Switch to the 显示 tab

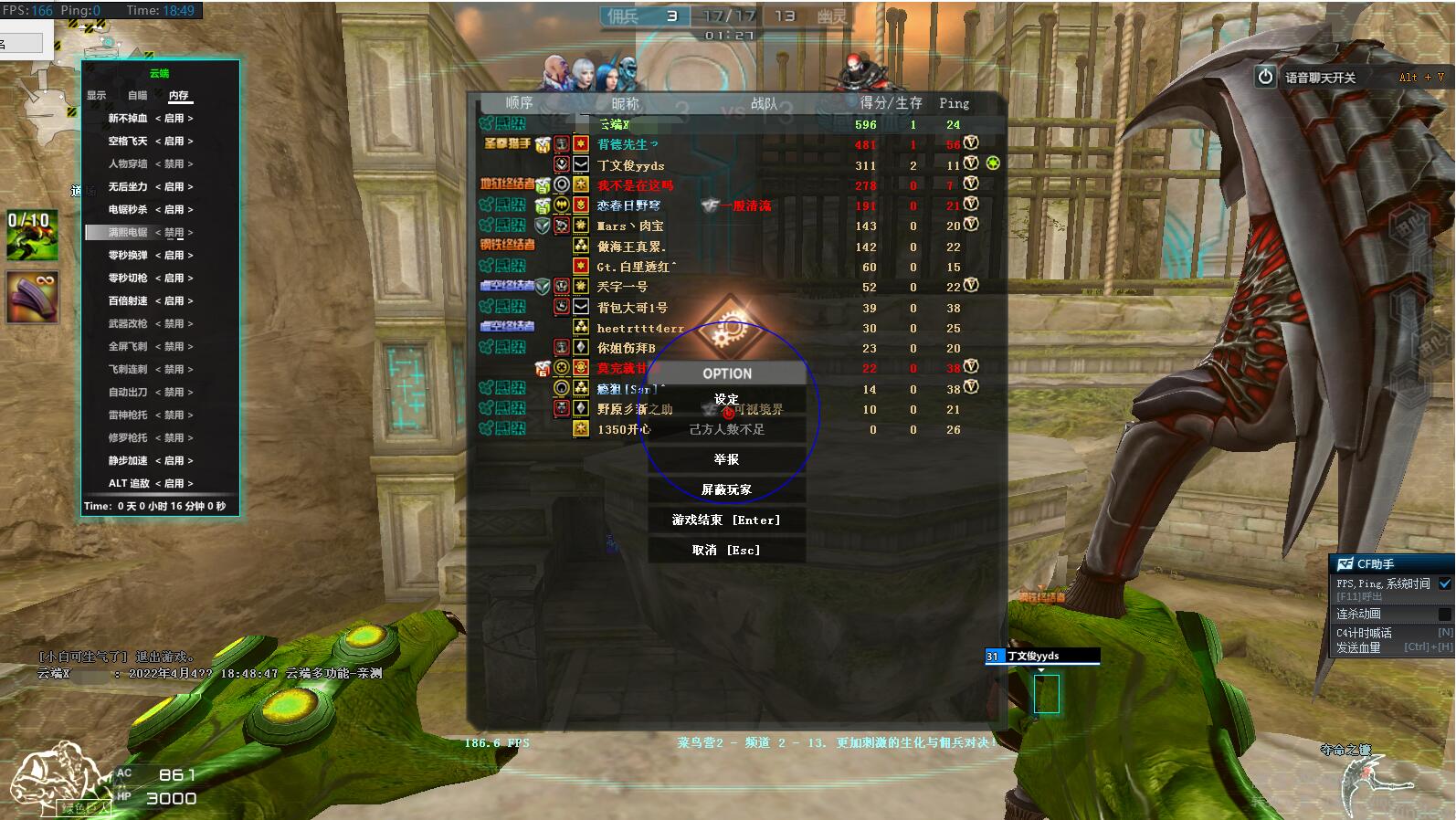coord(97,95)
